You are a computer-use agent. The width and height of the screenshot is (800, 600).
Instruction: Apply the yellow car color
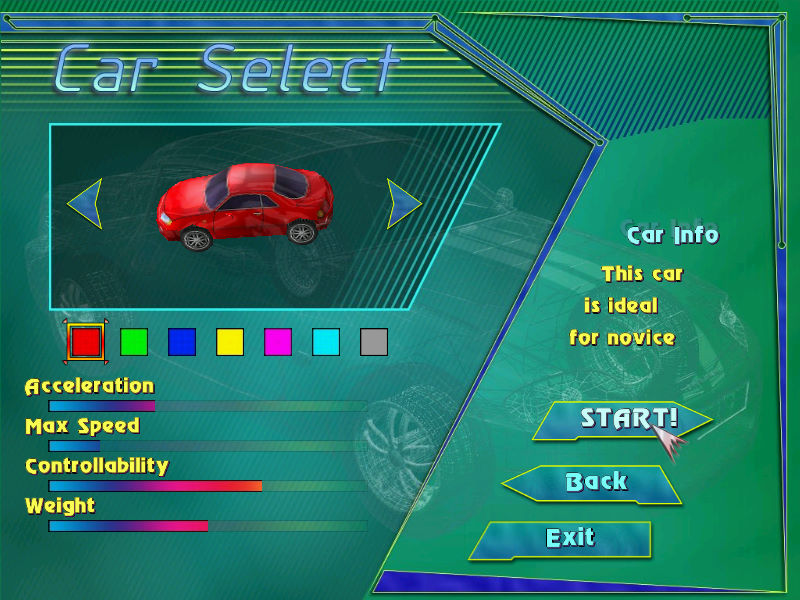click(x=230, y=342)
